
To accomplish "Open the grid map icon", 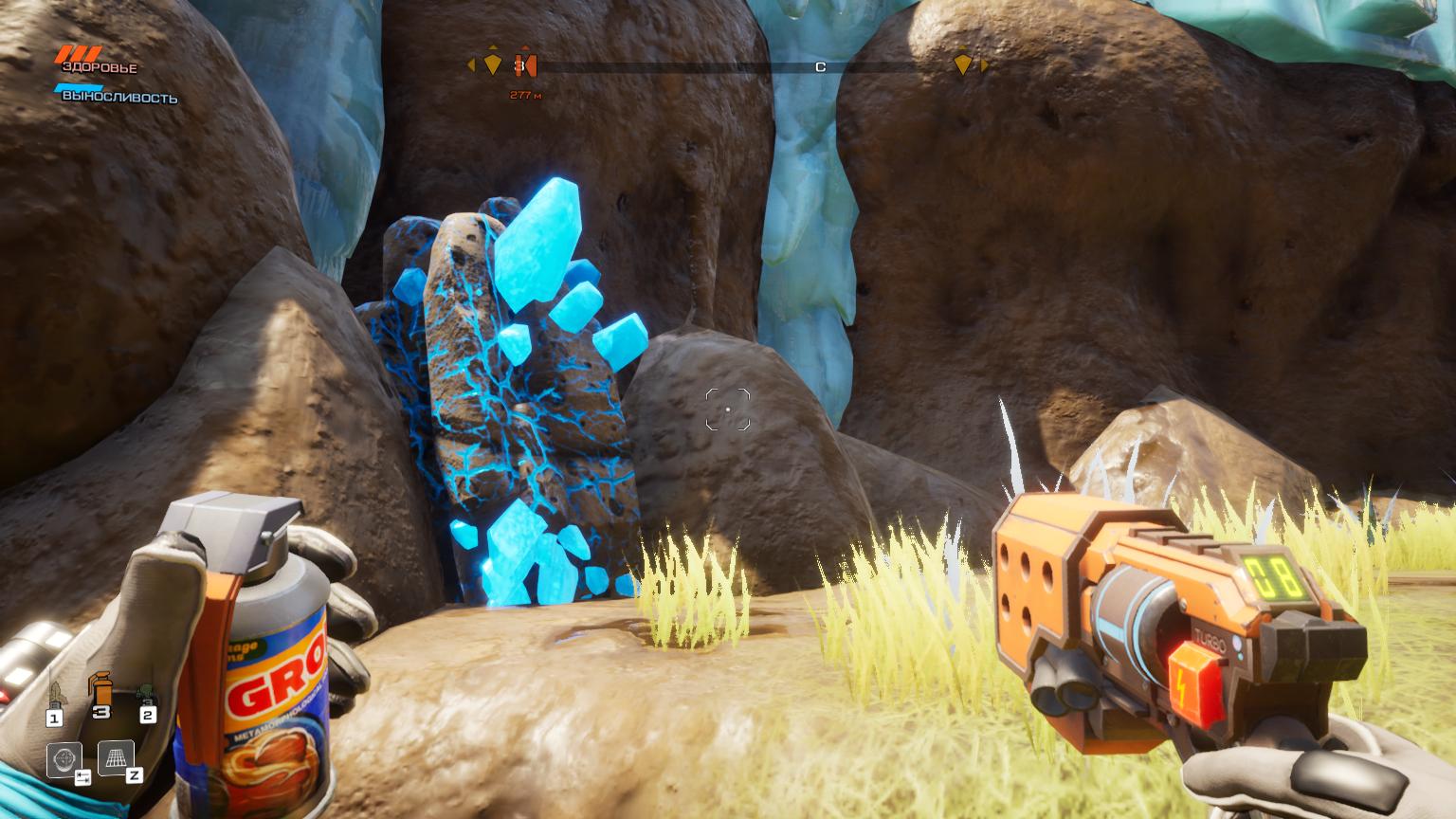I will pyautogui.click(x=115, y=757).
